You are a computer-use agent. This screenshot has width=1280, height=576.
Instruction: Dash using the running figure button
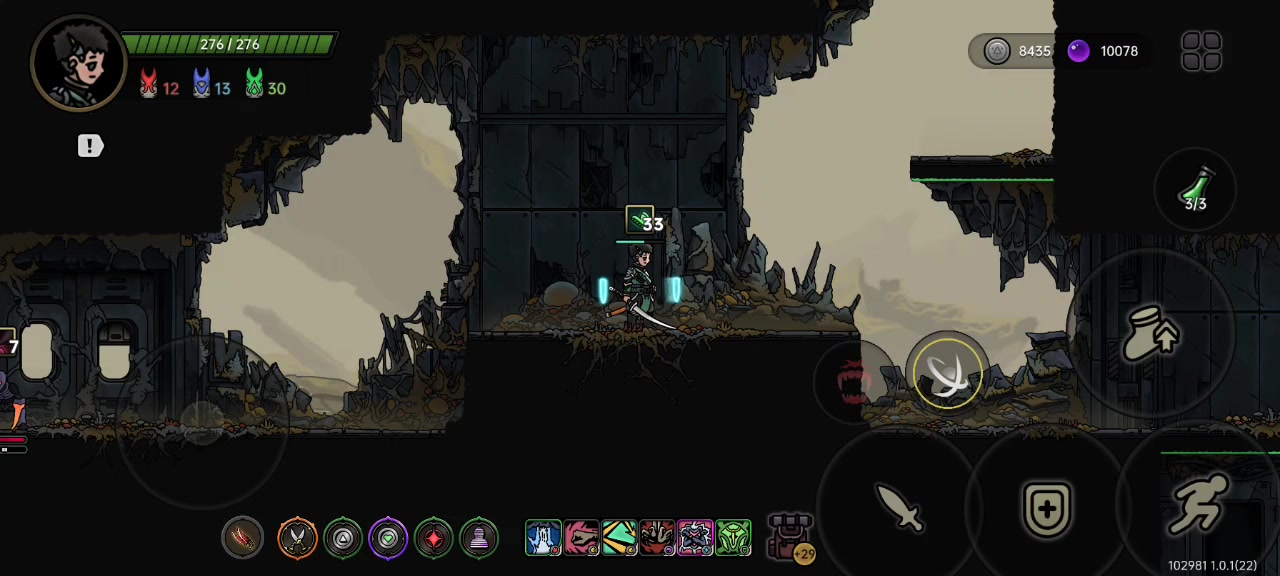(1198, 507)
